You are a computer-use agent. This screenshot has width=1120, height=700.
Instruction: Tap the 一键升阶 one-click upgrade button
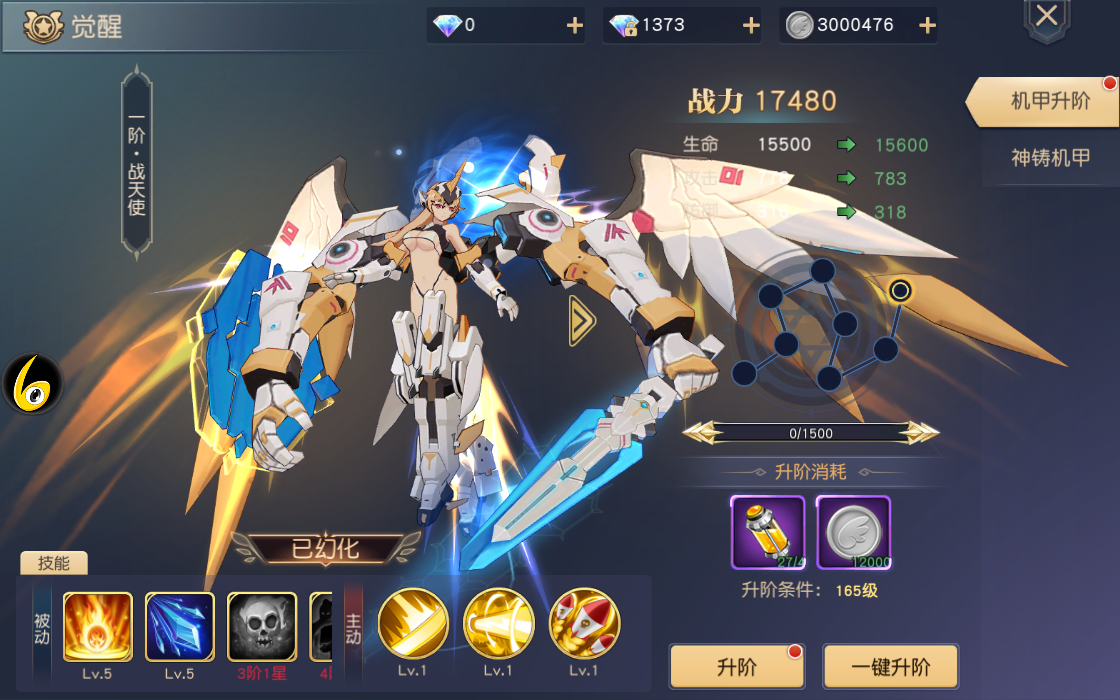tap(890, 666)
